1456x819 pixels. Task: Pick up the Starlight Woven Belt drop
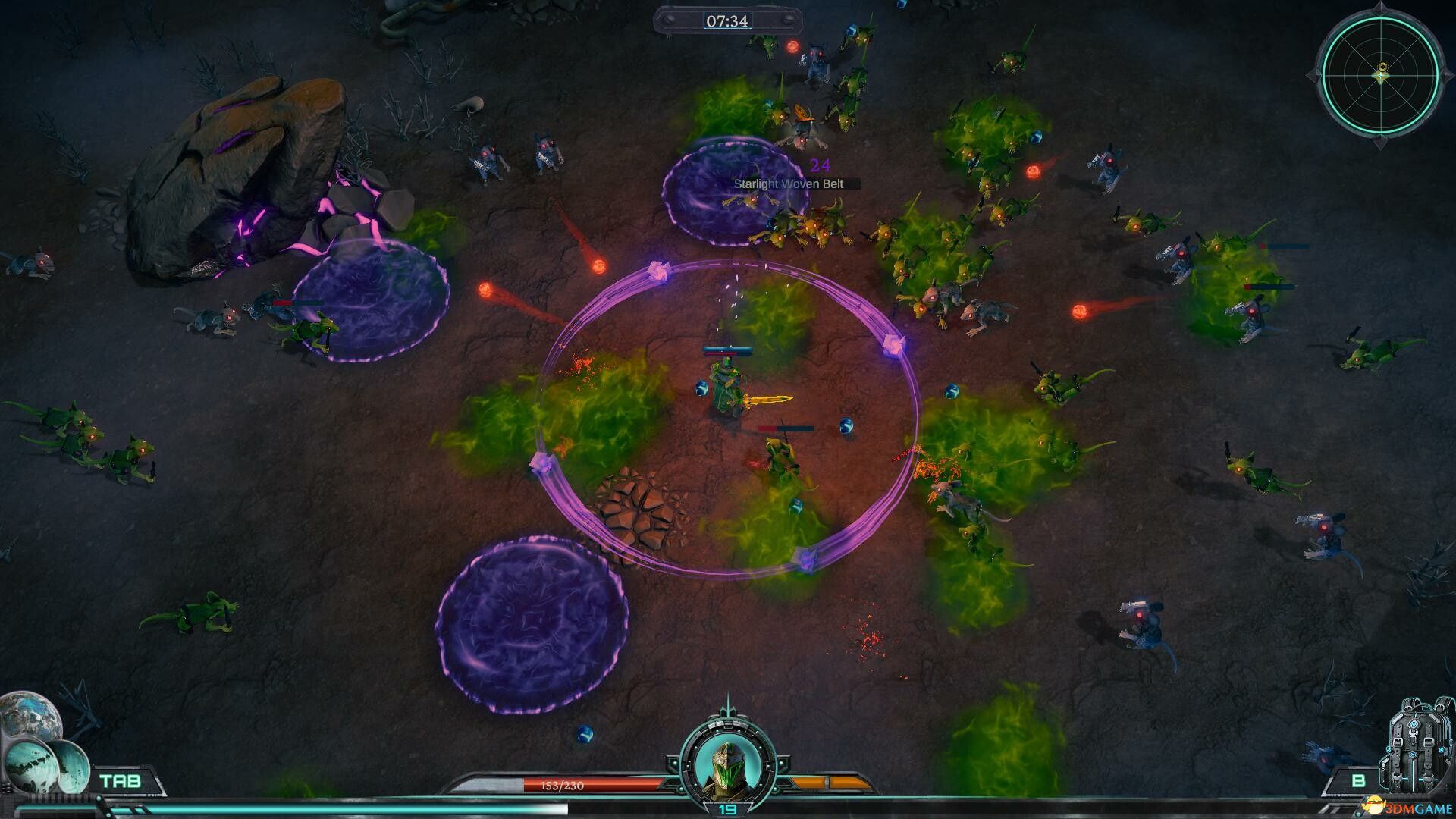[x=792, y=182]
